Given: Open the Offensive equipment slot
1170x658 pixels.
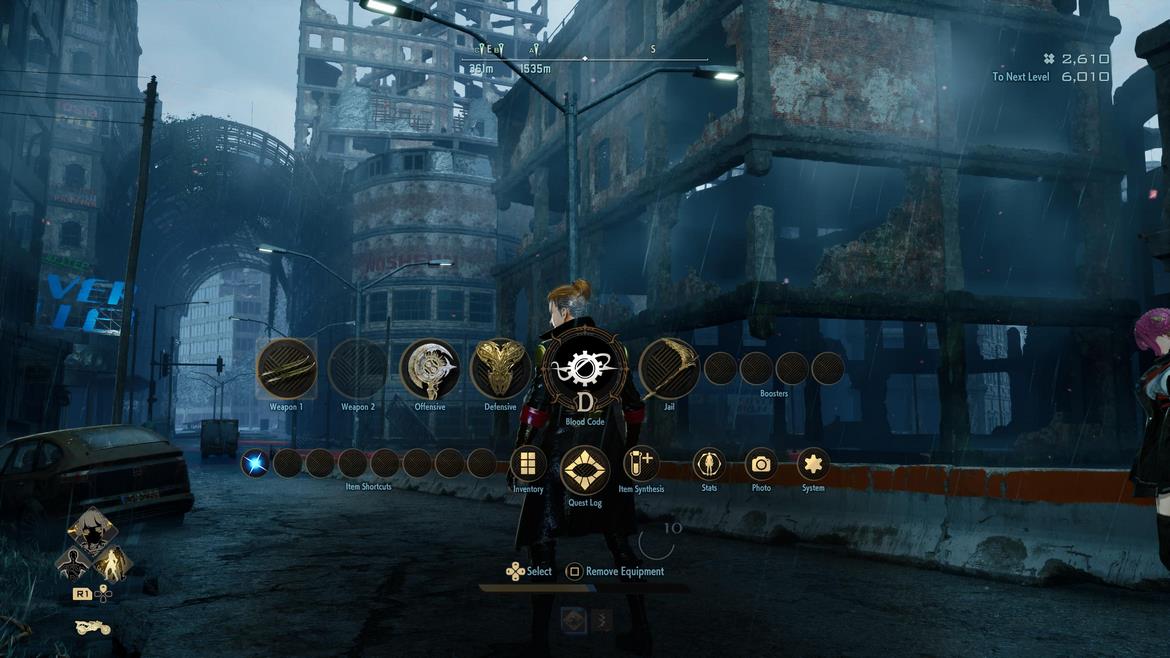Looking at the screenshot, I should coord(430,368).
